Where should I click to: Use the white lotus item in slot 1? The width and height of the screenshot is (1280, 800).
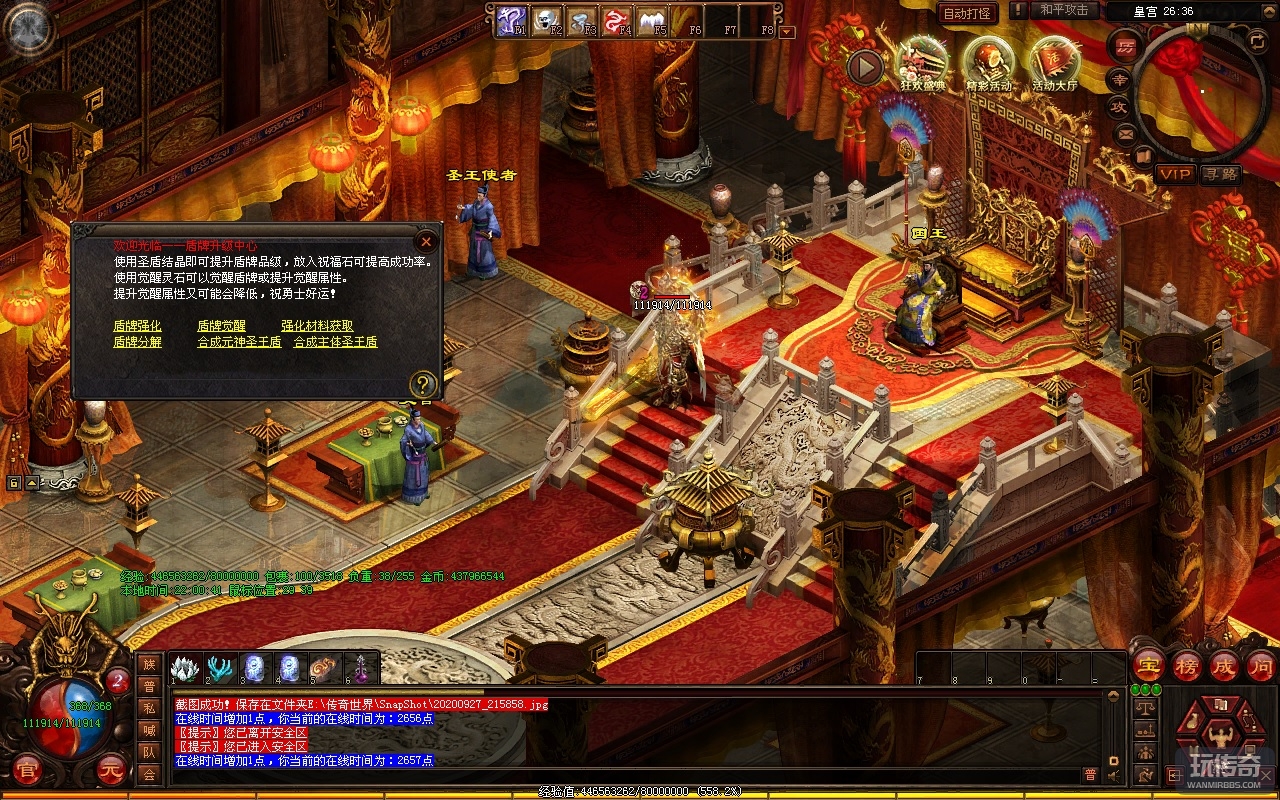pos(186,667)
